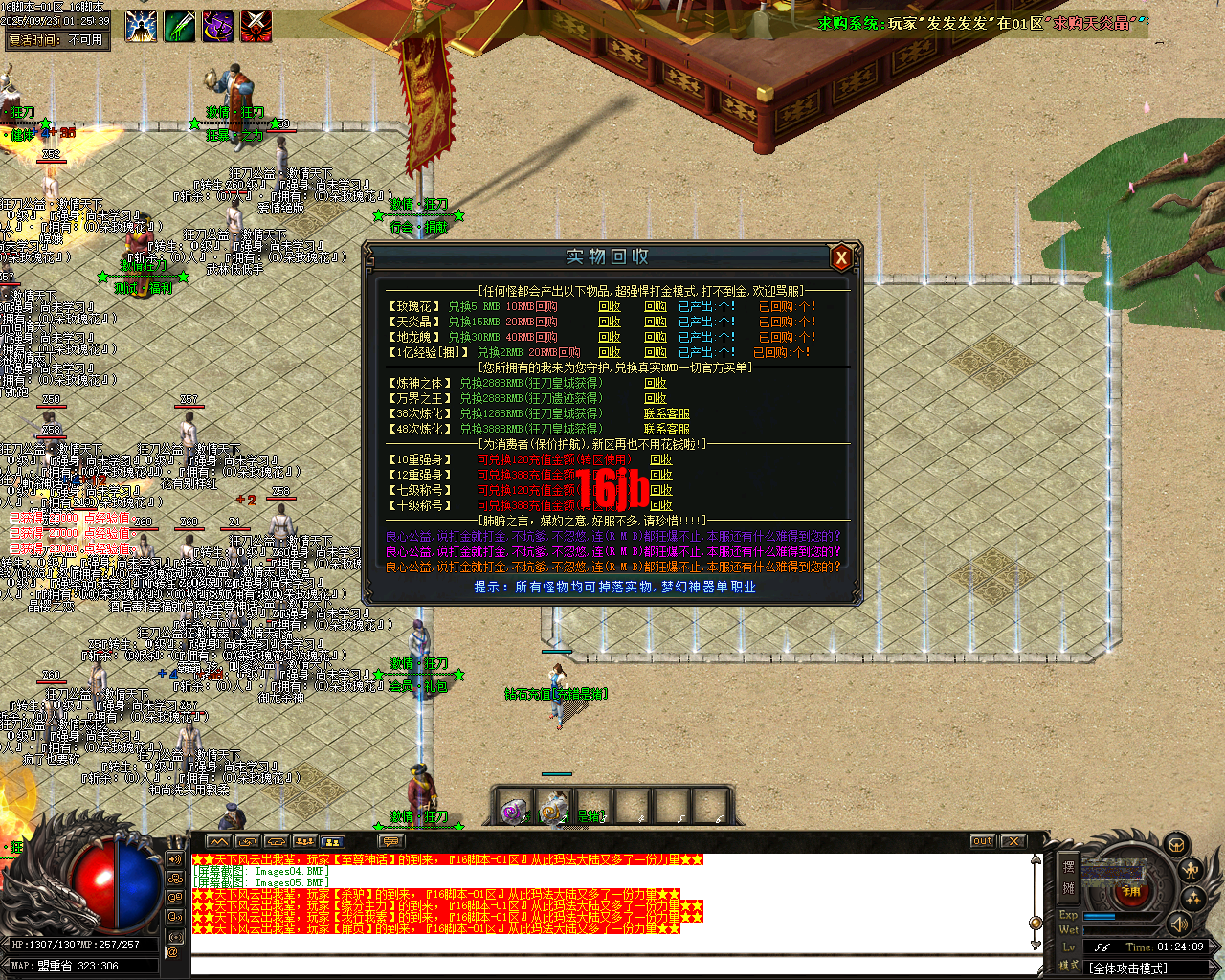
Task: Select the first skill icon in top-left skill bar
Action: click(x=142, y=26)
